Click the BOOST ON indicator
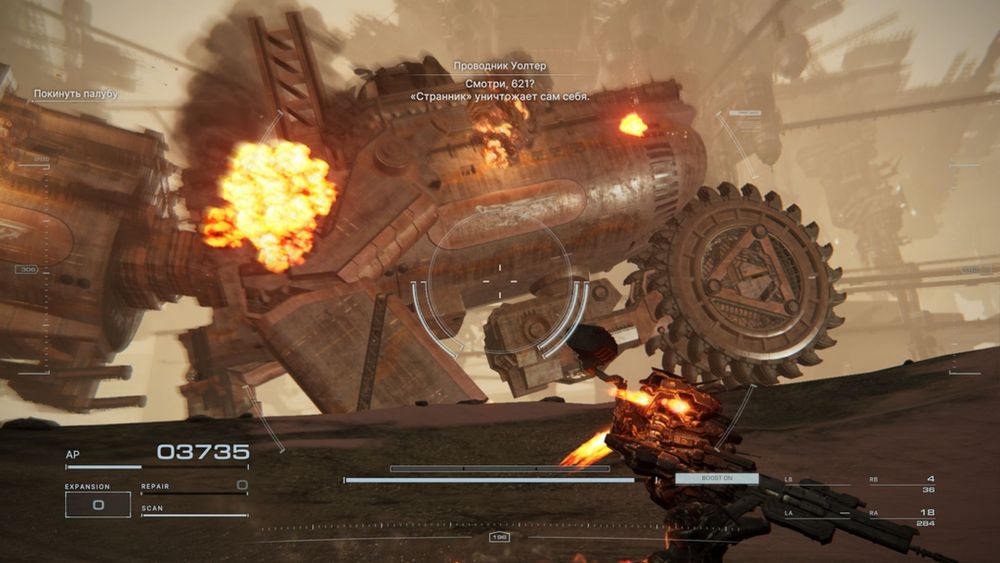 [716, 479]
